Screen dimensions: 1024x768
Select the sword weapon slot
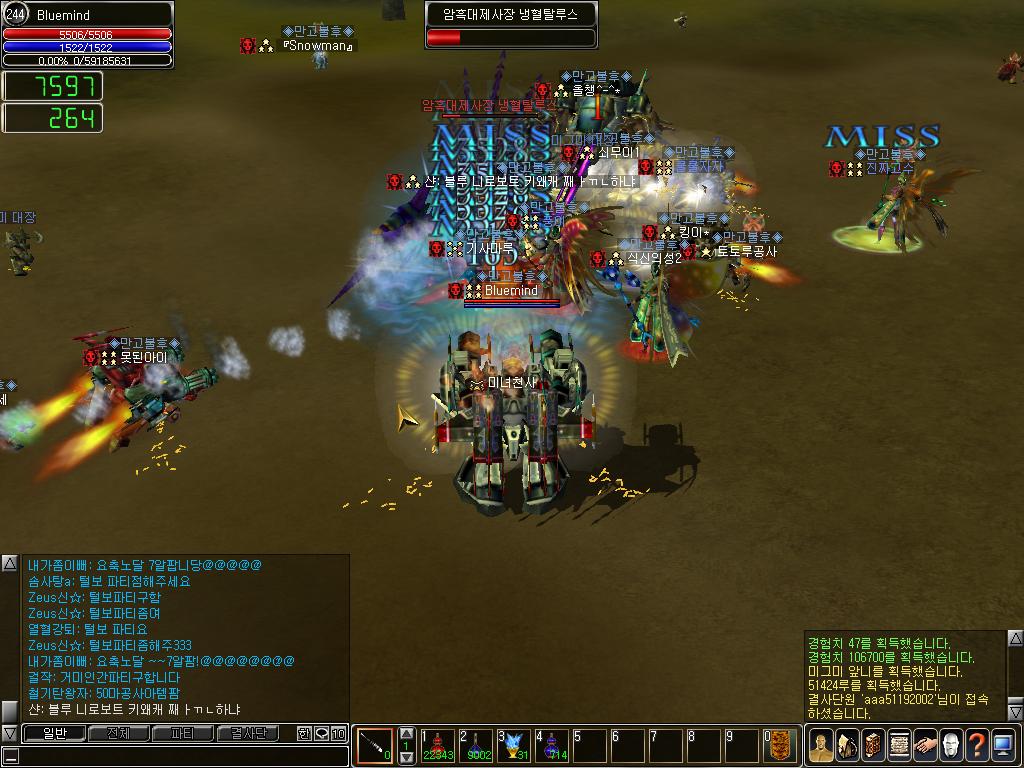coord(374,746)
